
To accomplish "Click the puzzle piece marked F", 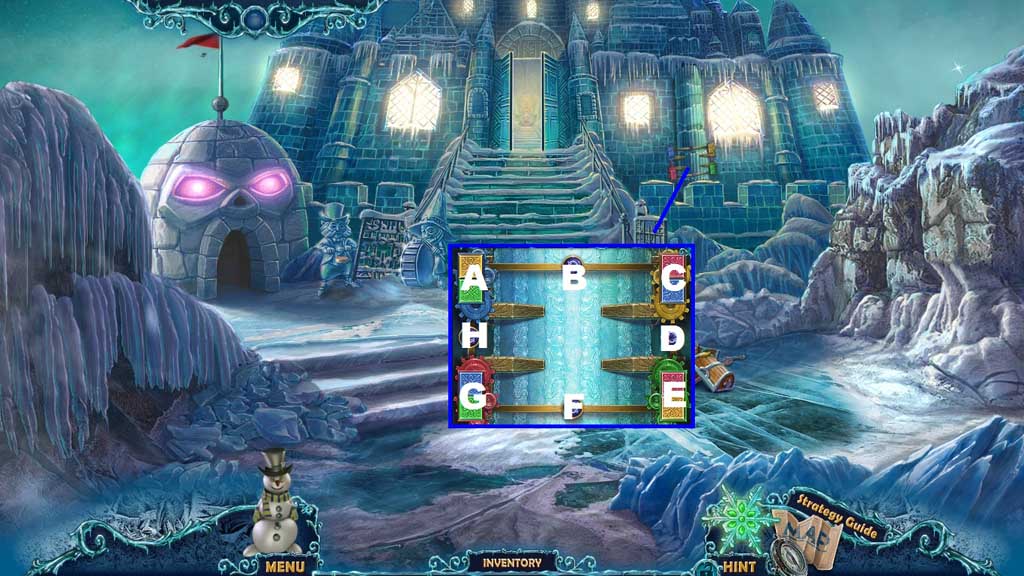I will (573, 407).
